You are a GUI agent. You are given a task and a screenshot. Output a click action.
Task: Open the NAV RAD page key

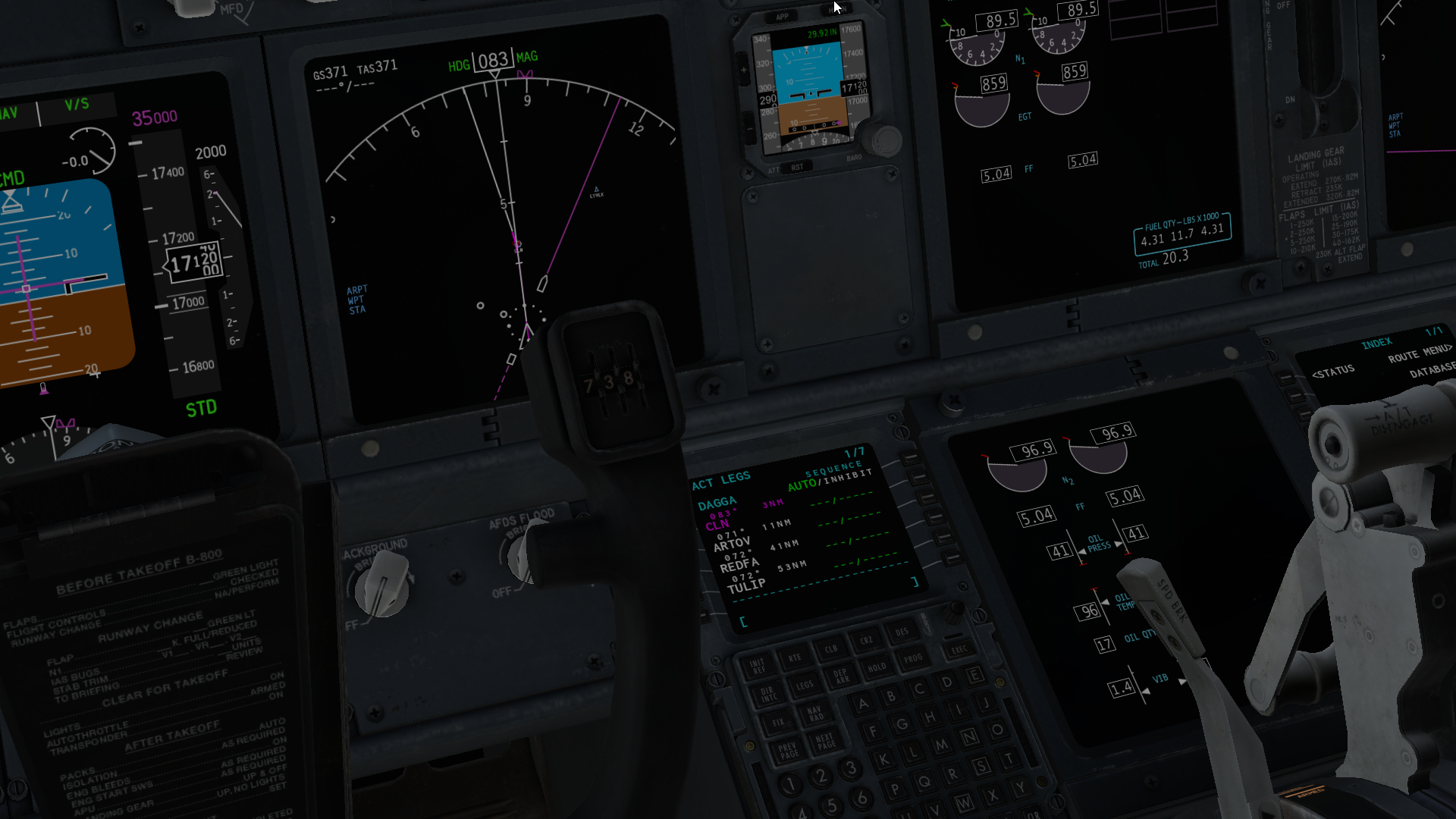(x=814, y=713)
